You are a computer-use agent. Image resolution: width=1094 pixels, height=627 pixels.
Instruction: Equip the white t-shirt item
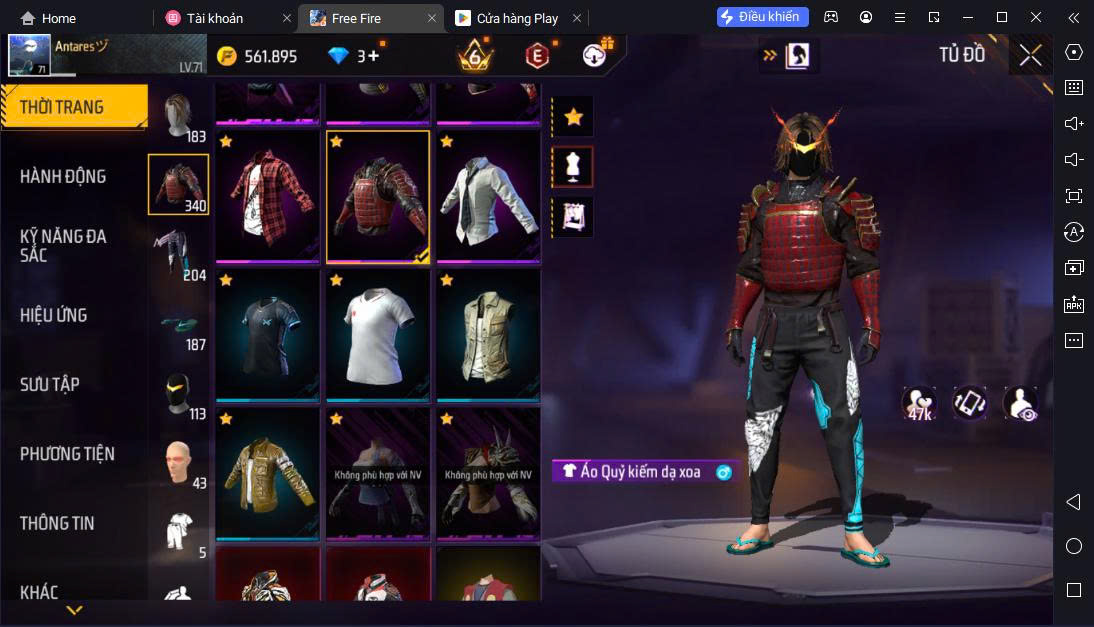[378, 335]
